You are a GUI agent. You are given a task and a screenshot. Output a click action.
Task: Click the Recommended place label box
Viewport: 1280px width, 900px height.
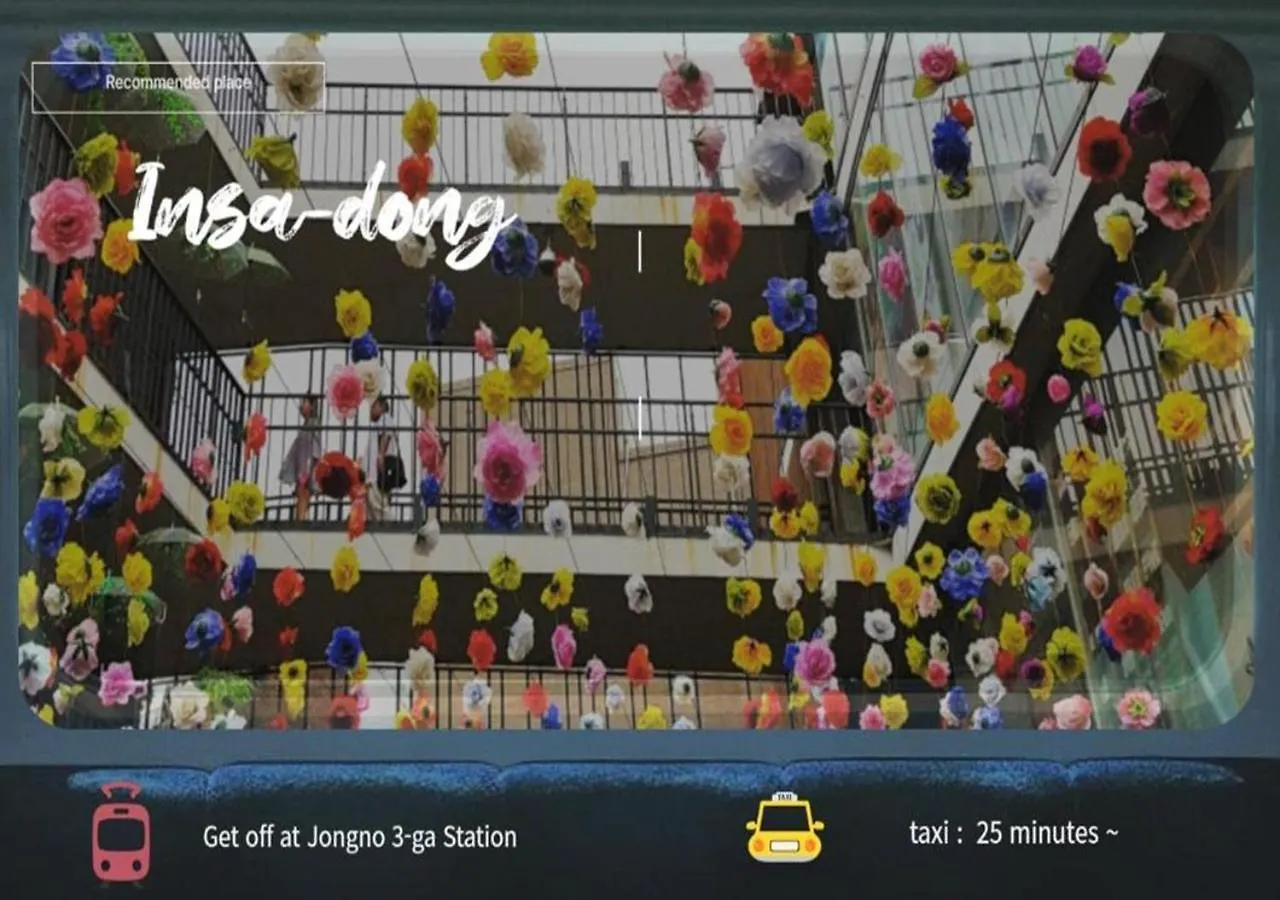178,84
